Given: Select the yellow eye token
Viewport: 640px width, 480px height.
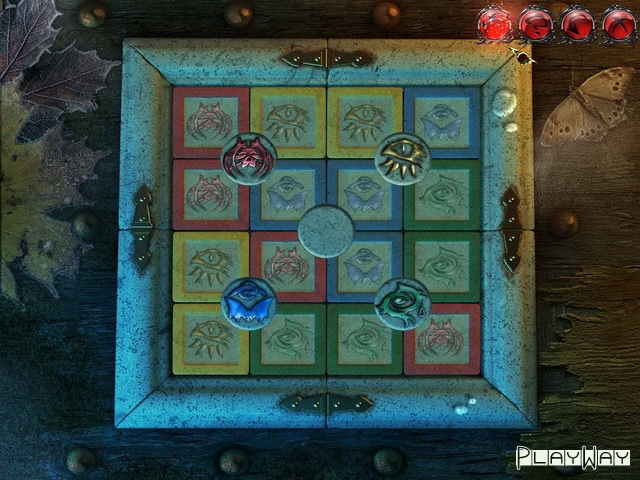Looking at the screenshot, I should (x=402, y=156).
